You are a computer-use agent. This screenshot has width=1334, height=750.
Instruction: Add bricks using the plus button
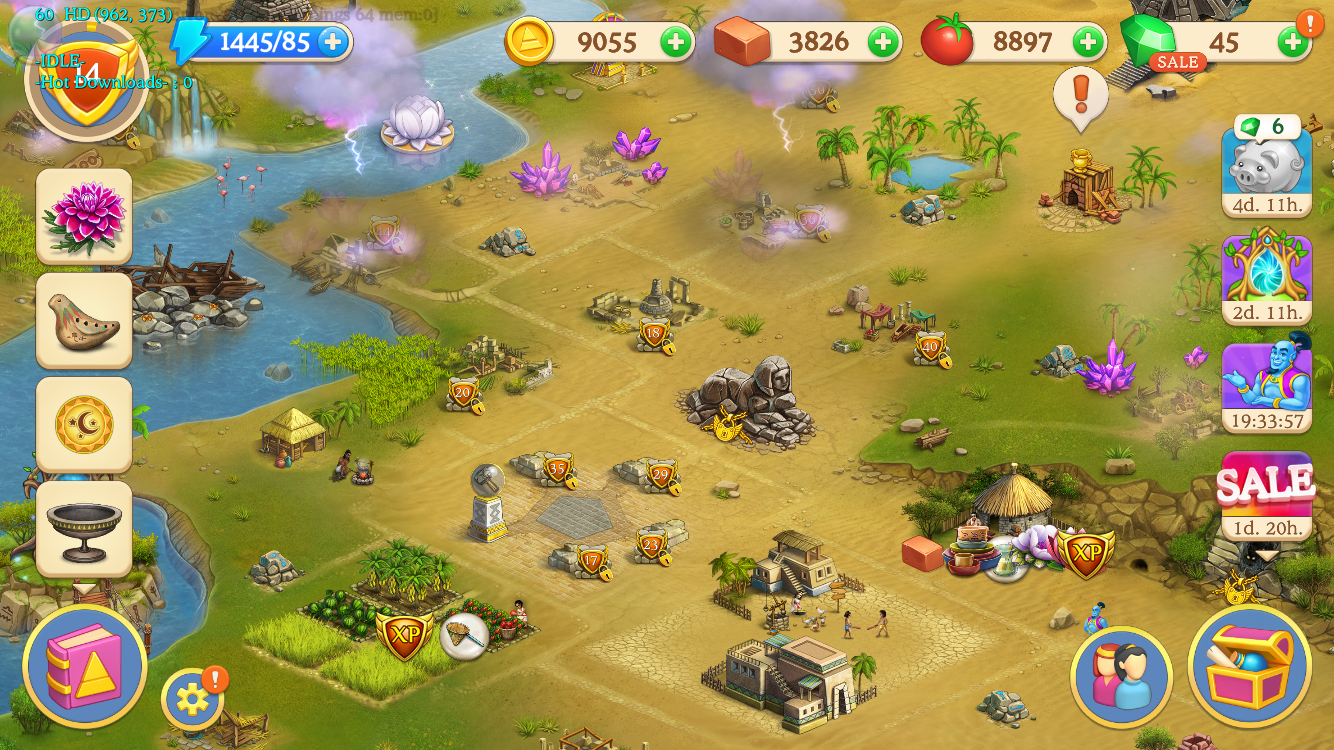click(882, 42)
